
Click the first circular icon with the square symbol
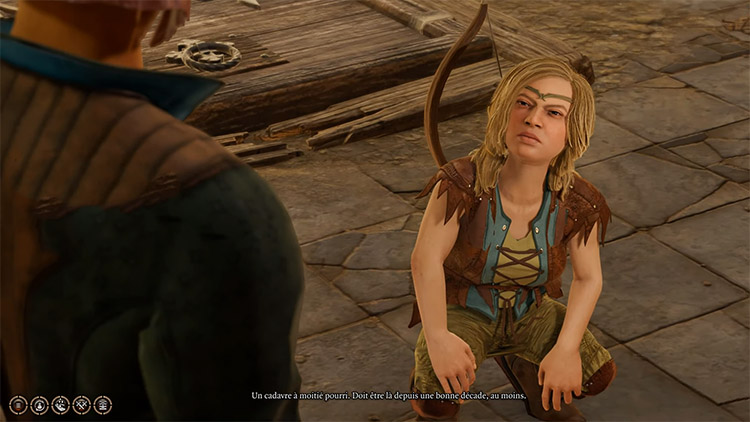(x=17, y=405)
